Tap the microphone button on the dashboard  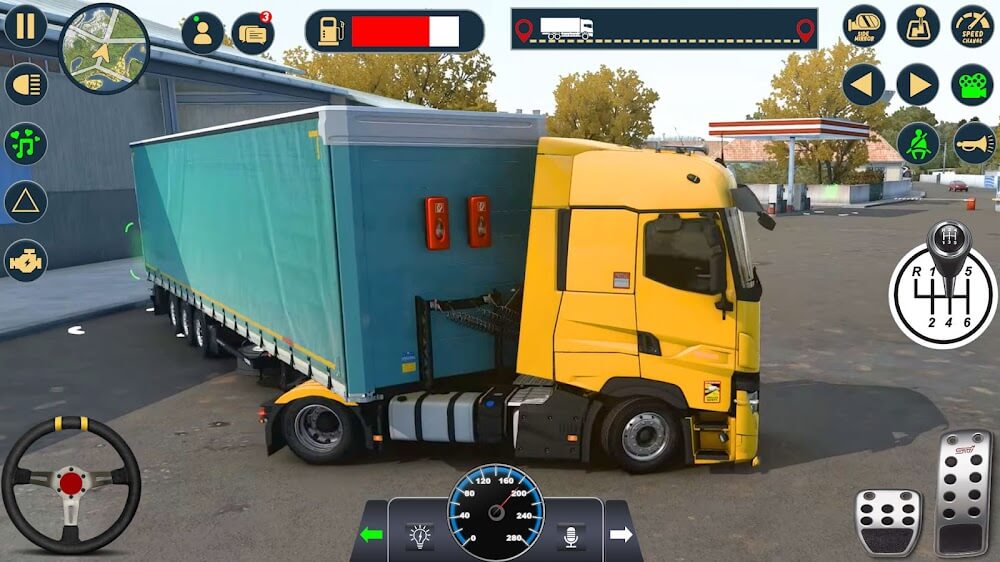(571, 537)
